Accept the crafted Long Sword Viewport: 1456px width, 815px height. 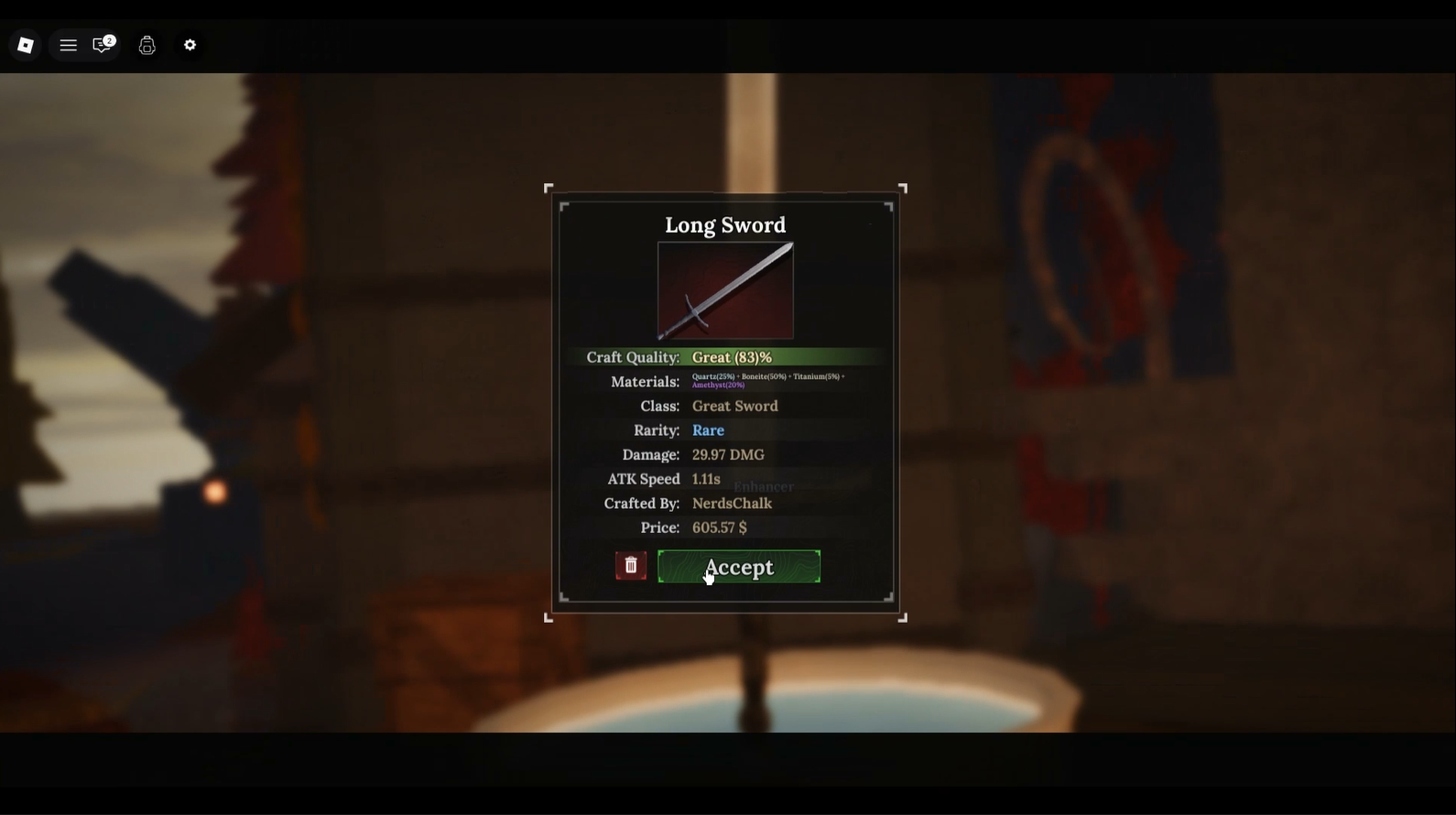[738, 567]
